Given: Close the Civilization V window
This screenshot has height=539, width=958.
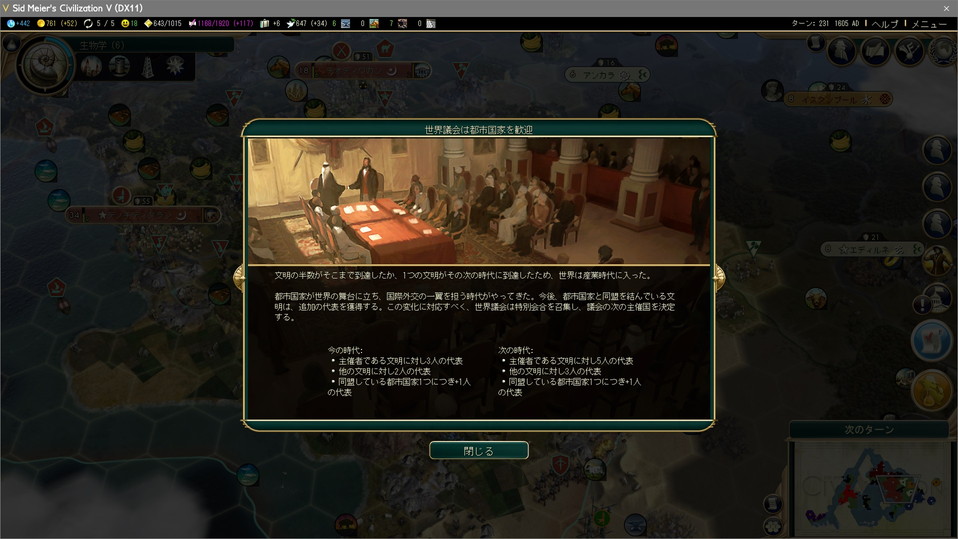Looking at the screenshot, I should pyautogui.click(x=946, y=8).
